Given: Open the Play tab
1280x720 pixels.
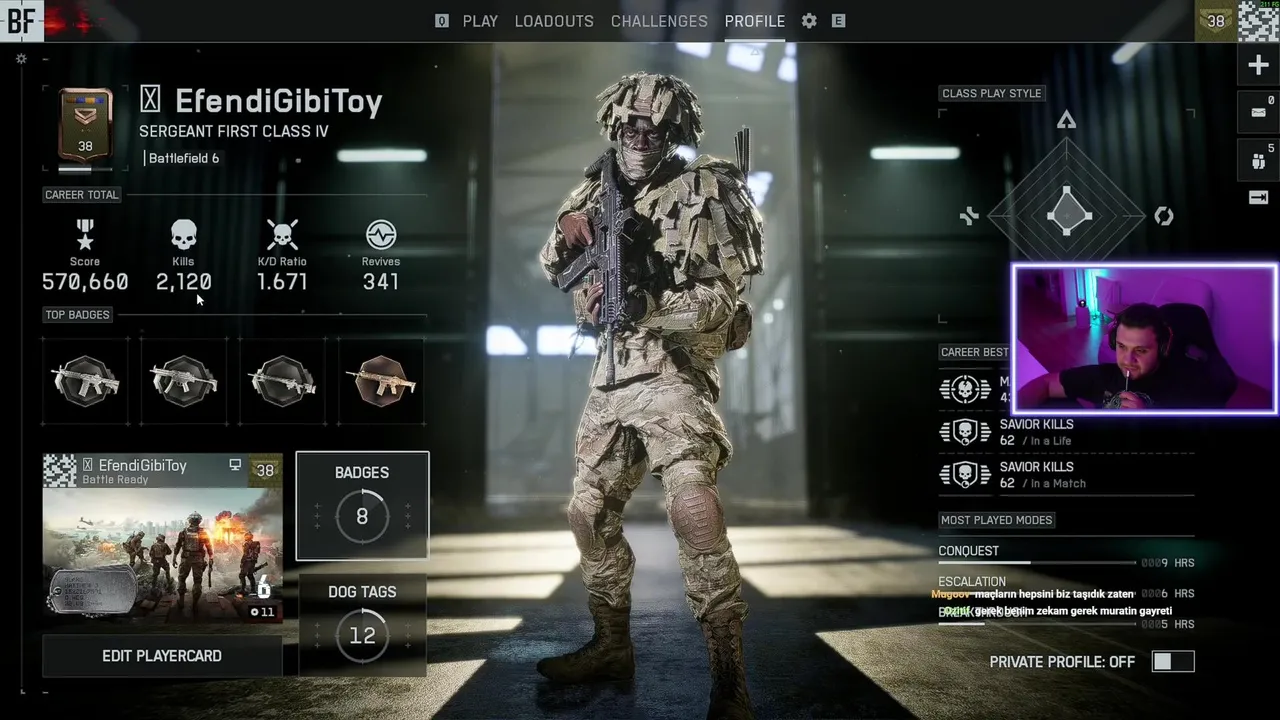Looking at the screenshot, I should point(480,21).
